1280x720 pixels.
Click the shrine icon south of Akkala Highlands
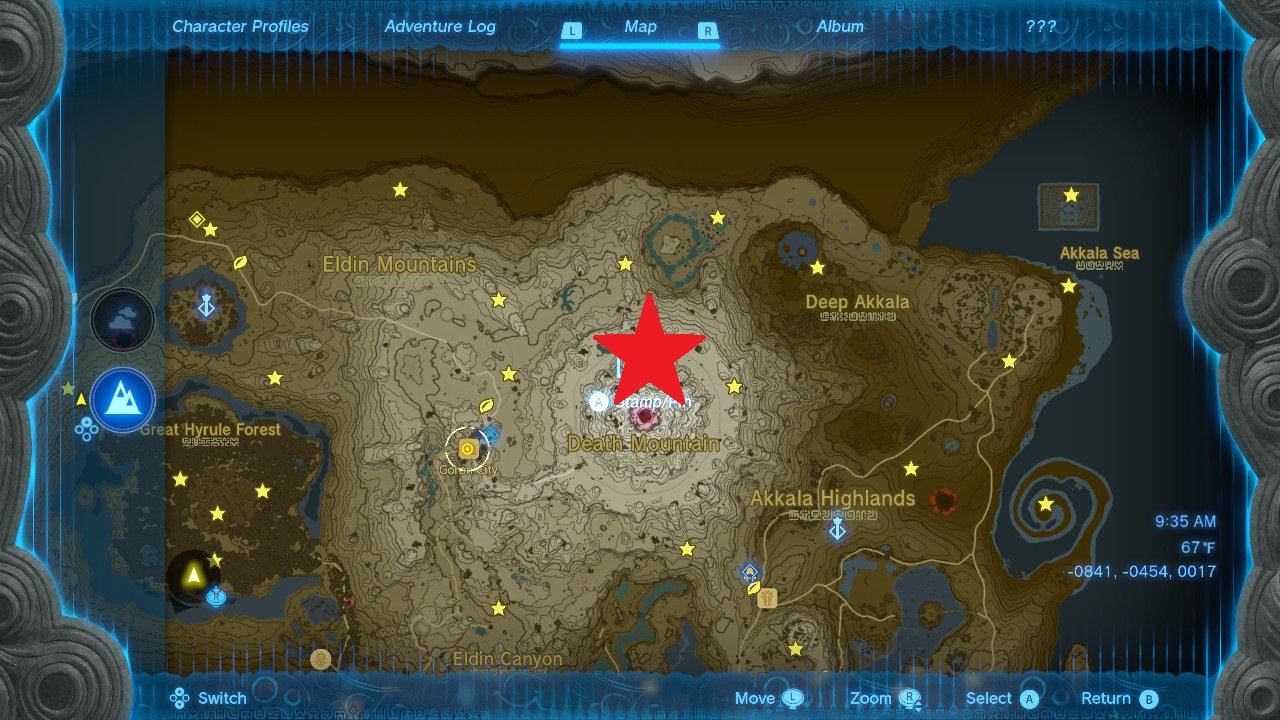pyautogui.click(x=749, y=572)
